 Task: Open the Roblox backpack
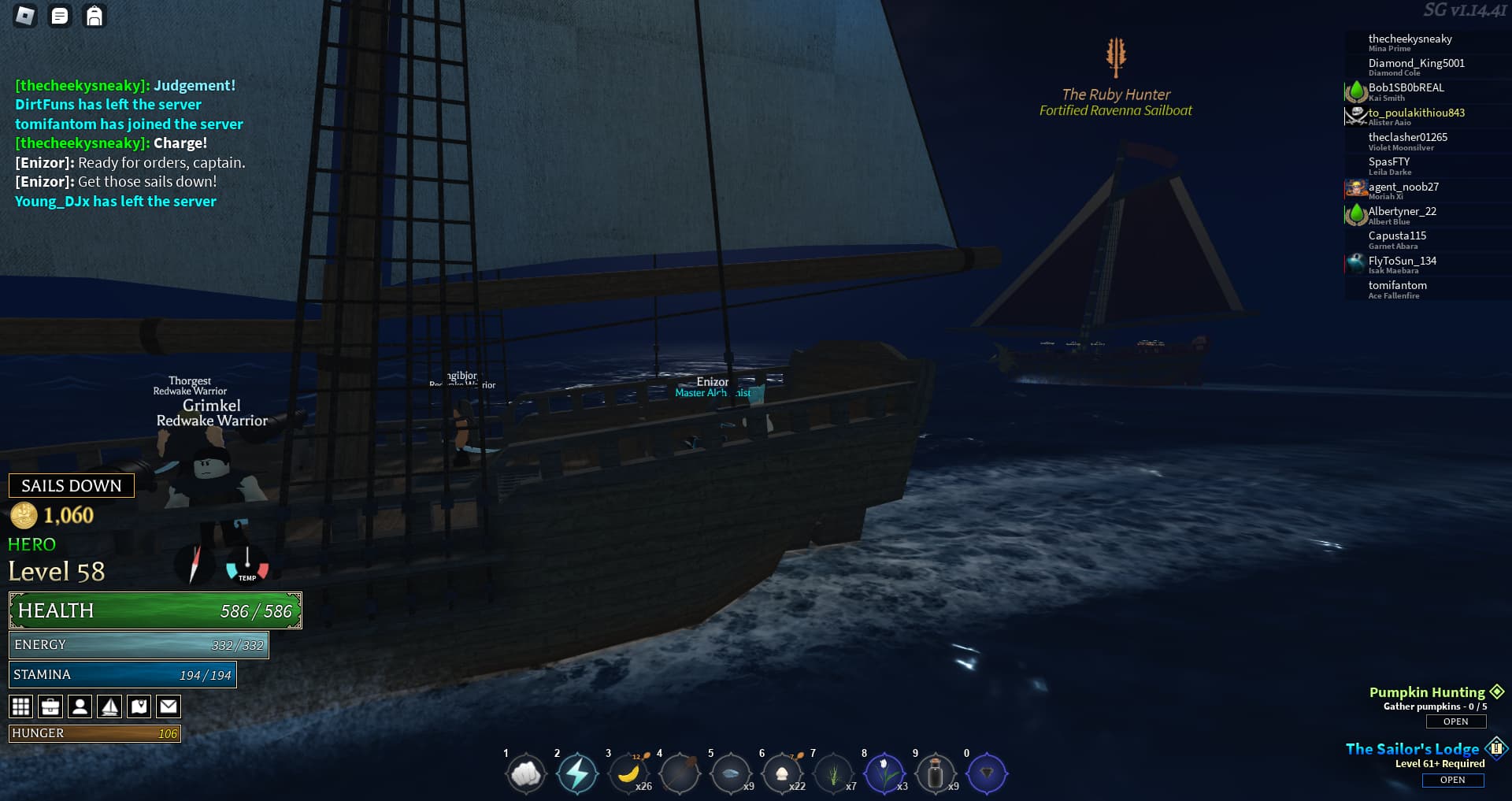[94, 16]
